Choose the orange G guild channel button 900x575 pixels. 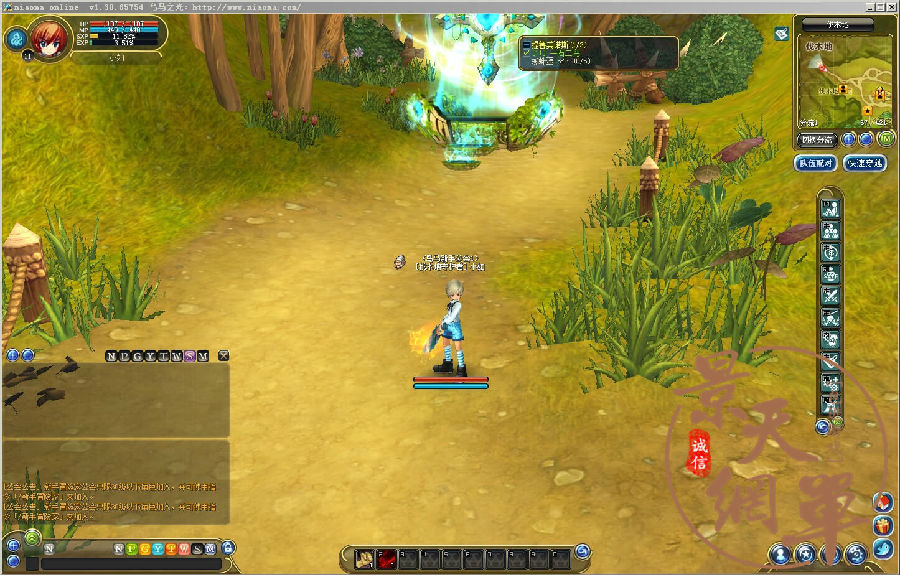pyautogui.click(x=145, y=549)
